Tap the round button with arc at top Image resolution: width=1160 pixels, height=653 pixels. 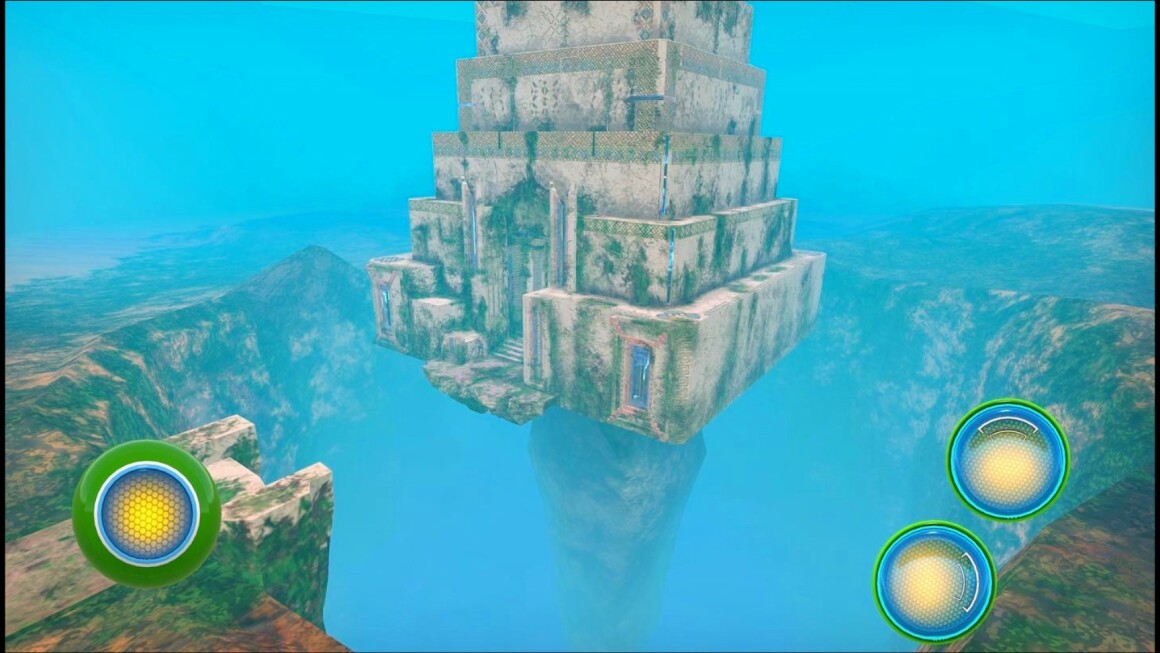point(1007,460)
